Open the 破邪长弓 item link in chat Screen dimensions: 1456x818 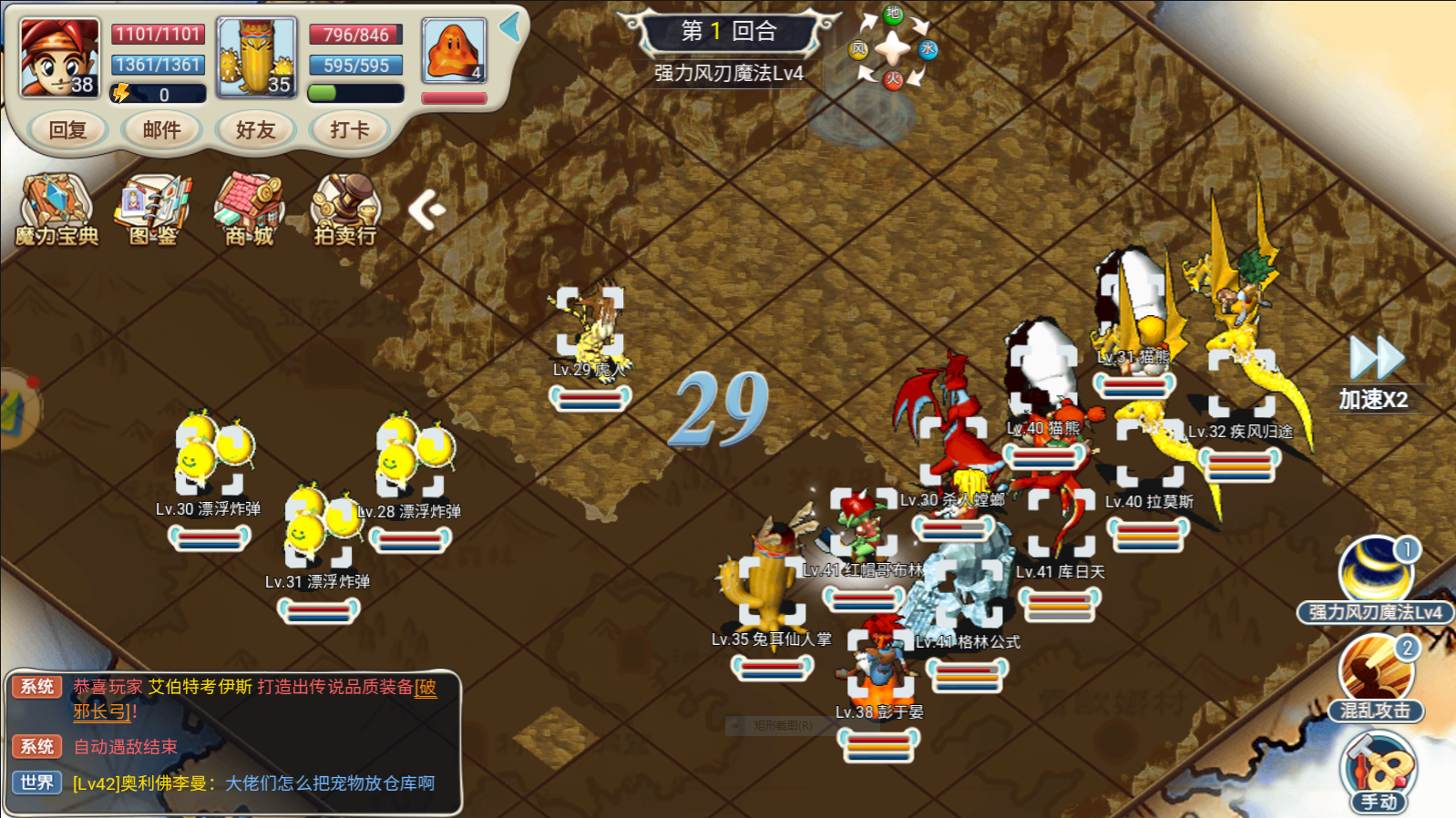coord(104,711)
